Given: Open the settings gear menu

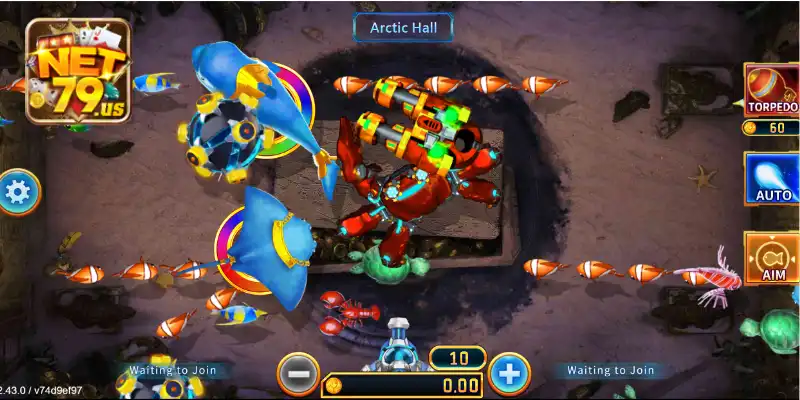Looking at the screenshot, I should 16,193.
